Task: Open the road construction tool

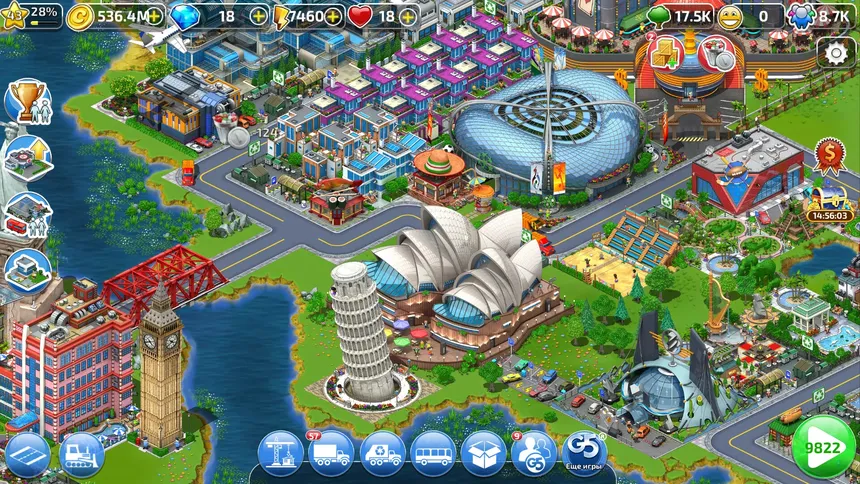Action: click(27, 455)
